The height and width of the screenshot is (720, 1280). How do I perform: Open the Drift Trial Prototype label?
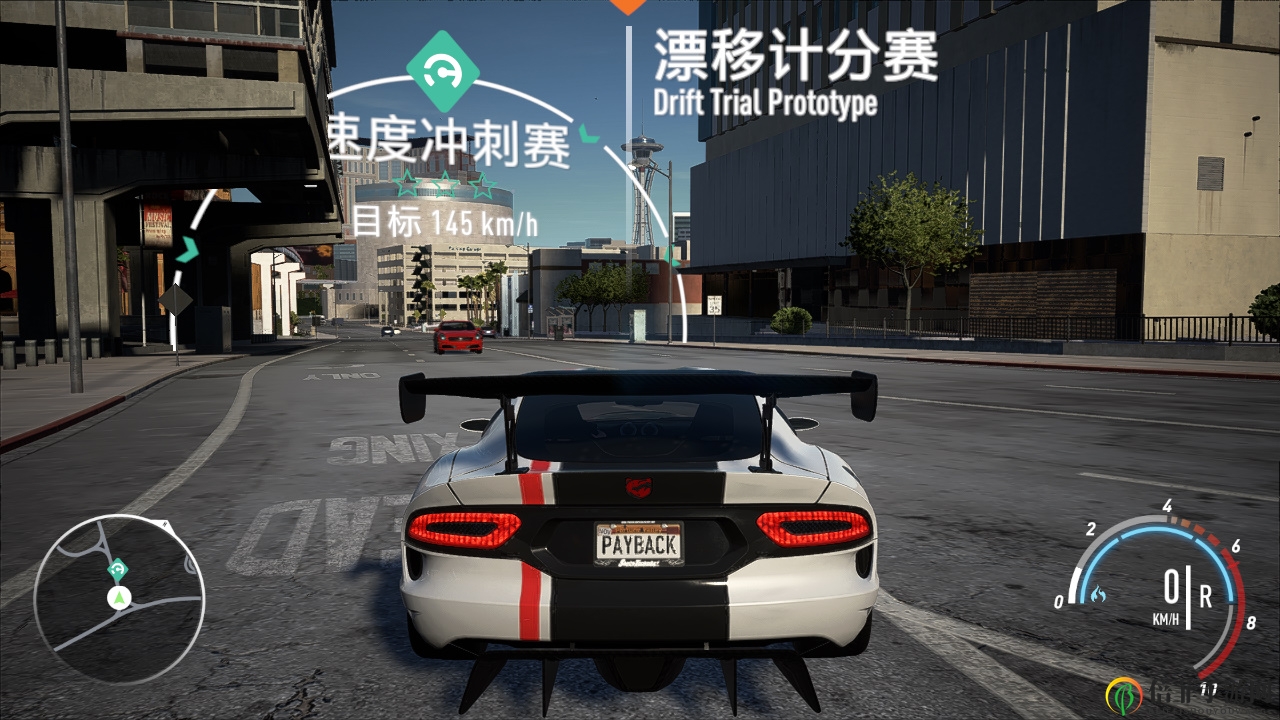tap(766, 100)
